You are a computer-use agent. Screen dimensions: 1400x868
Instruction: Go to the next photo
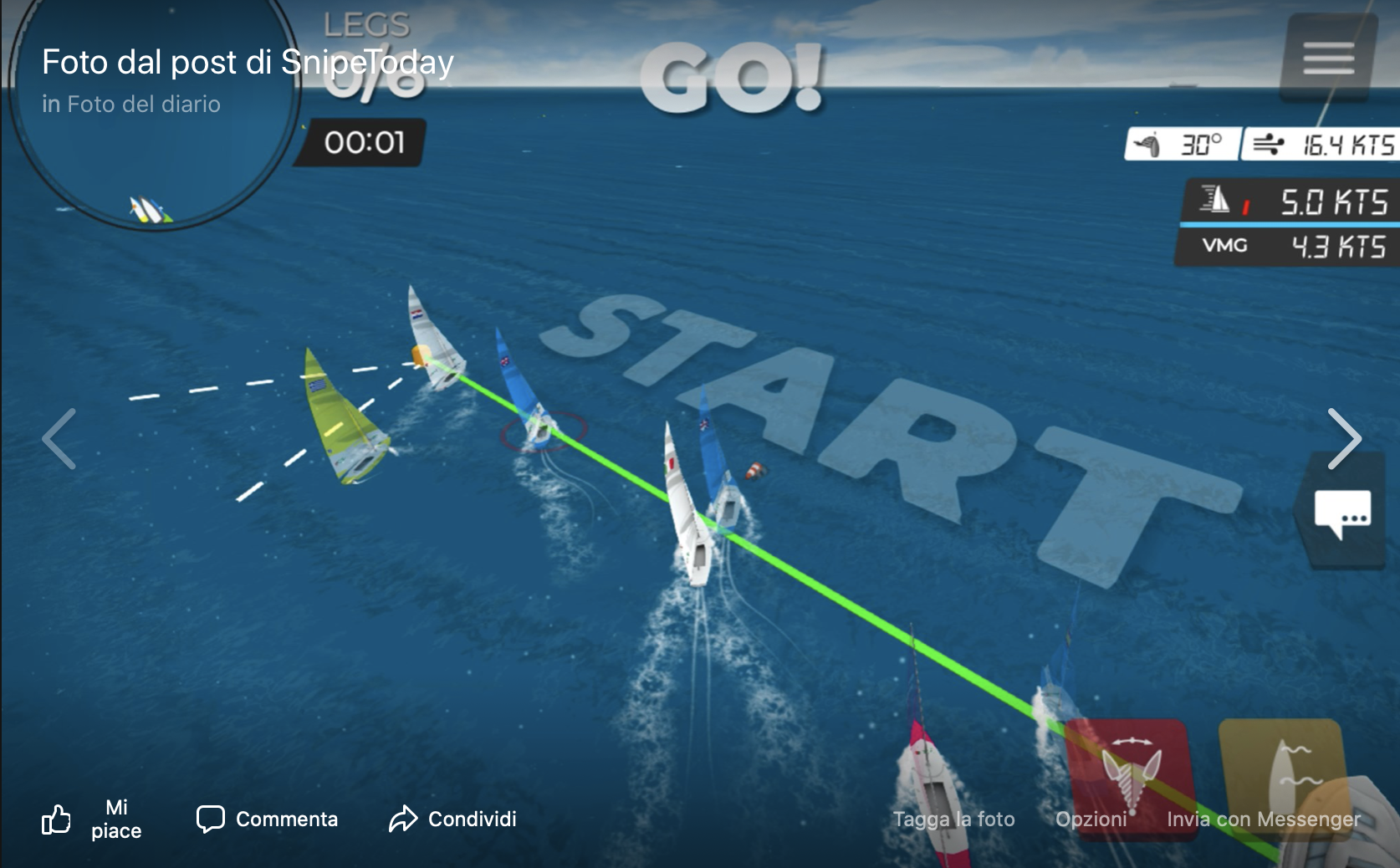click(1344, 439)
